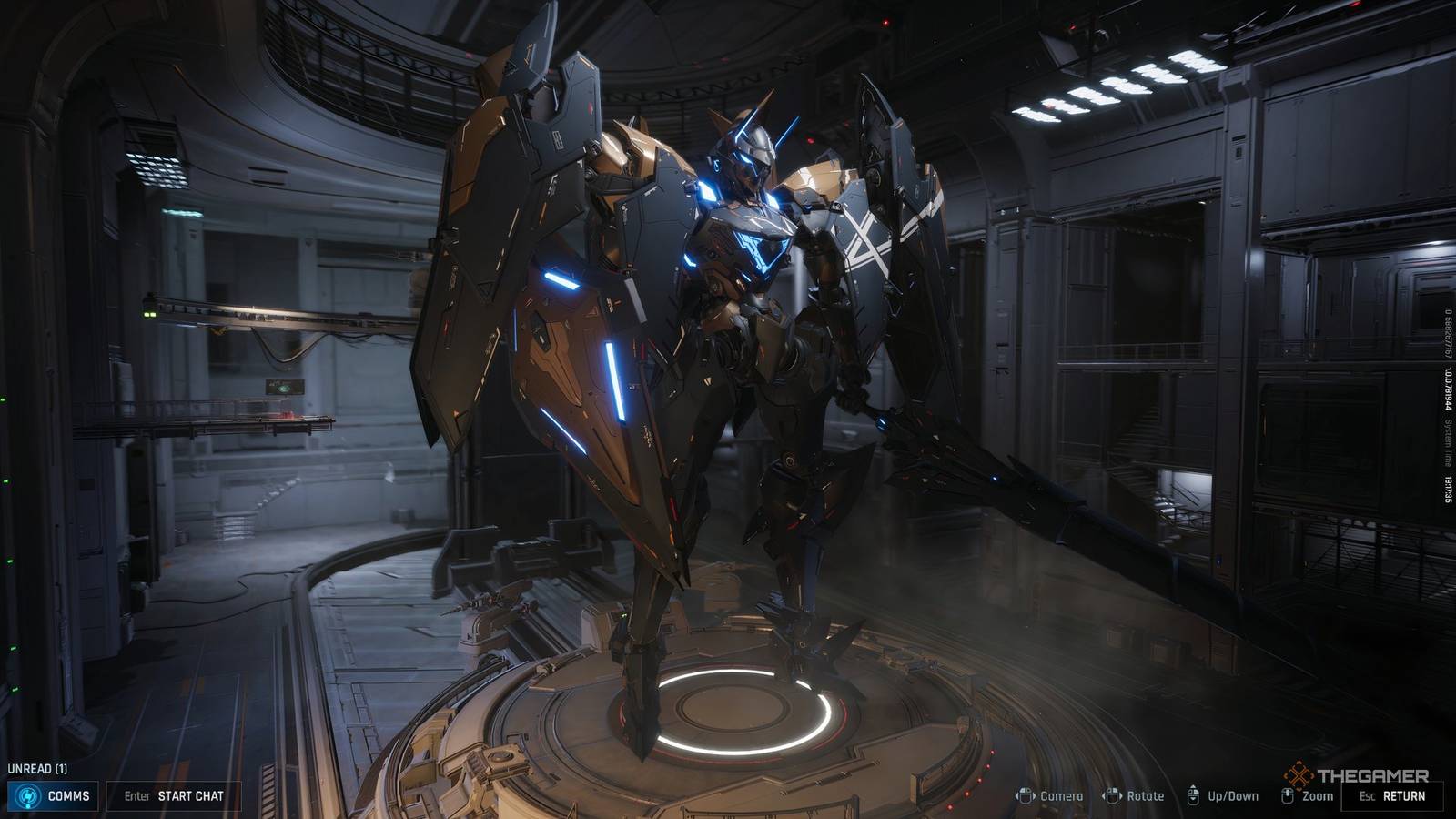
Task: Click the START CHAT input field
Action: (176, 794)
